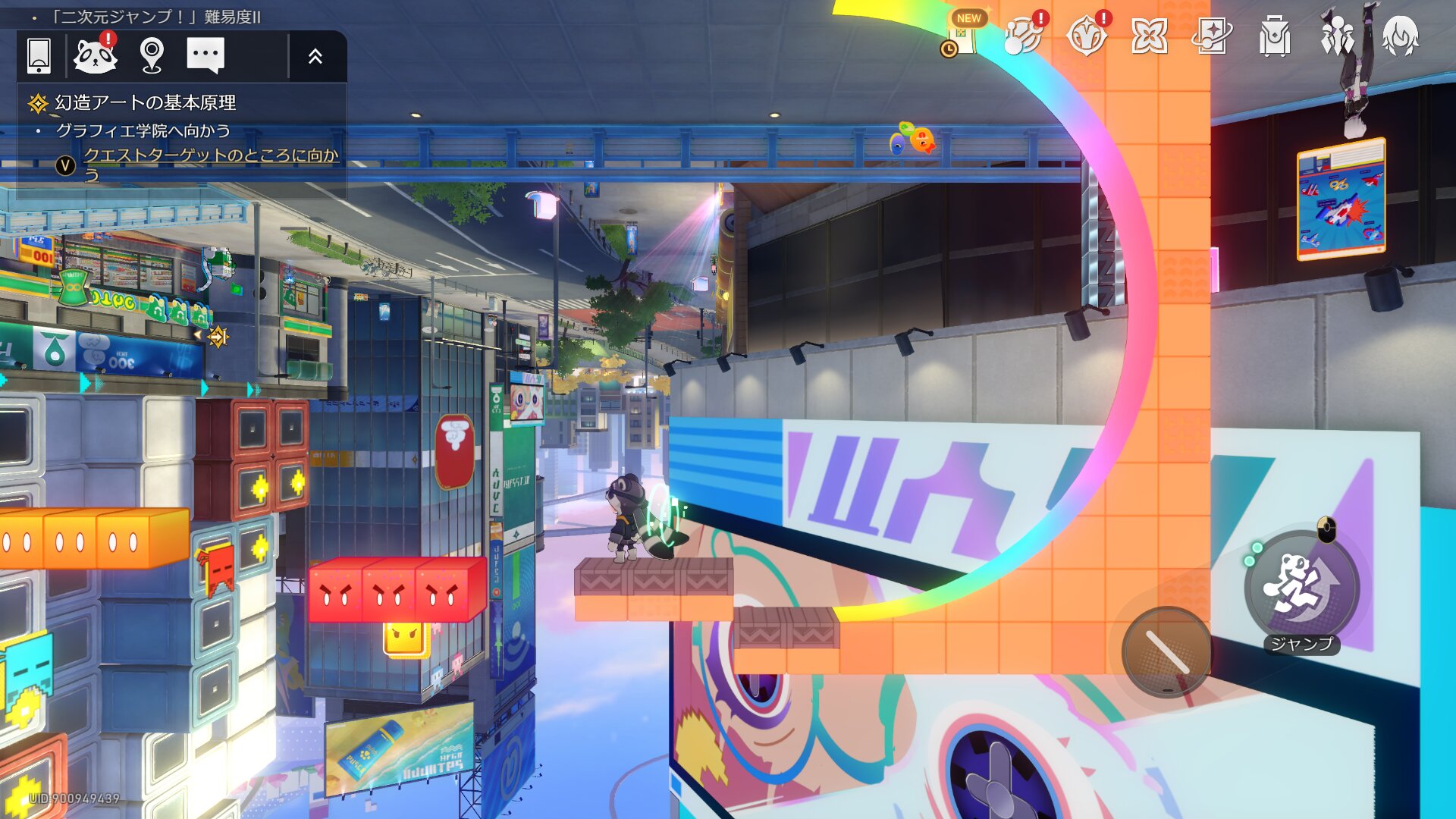
Task: Open the orbiting spheres icon with alert
Action: (x=1023, y=35)
